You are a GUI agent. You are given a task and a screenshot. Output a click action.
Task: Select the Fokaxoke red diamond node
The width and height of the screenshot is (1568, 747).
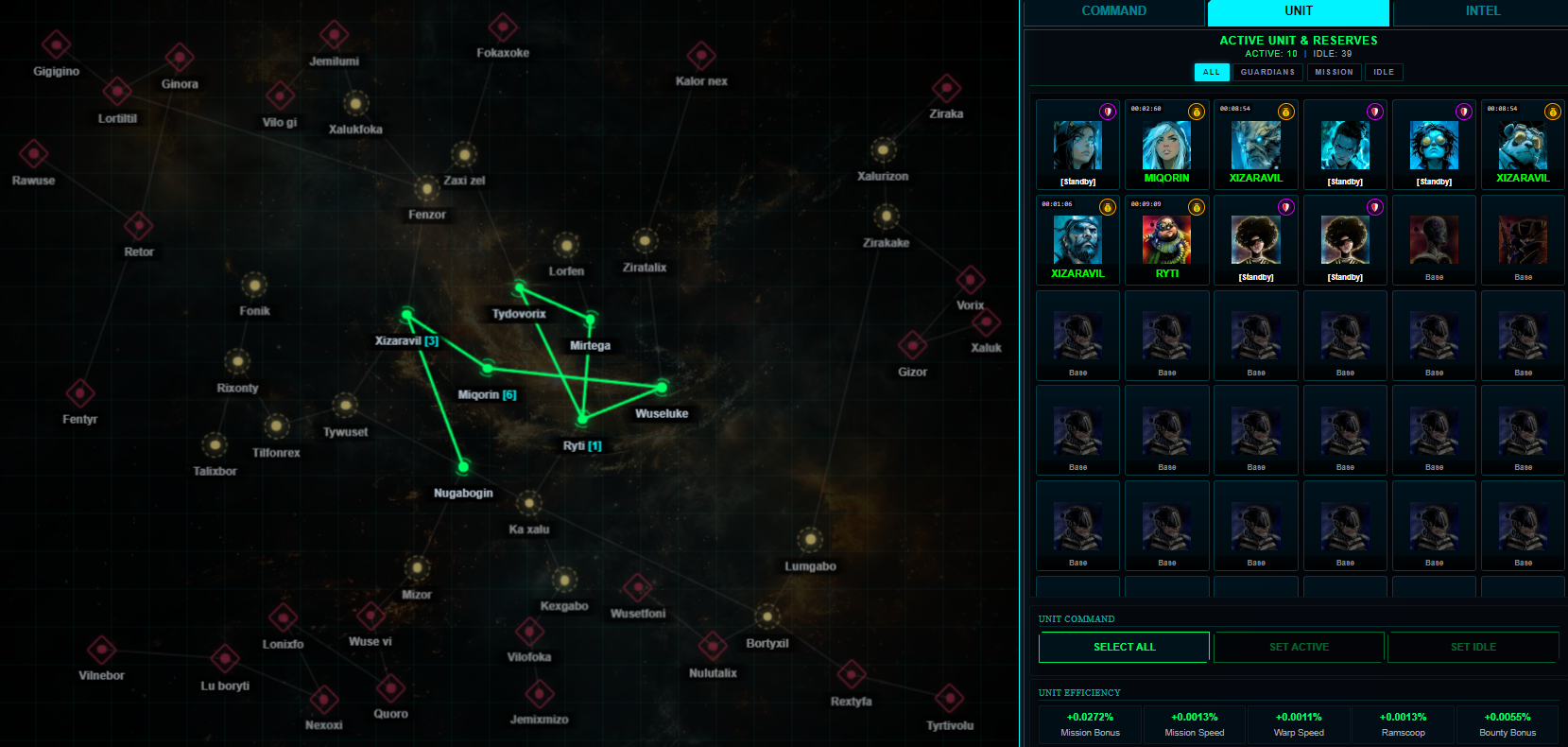click(503, 27)
